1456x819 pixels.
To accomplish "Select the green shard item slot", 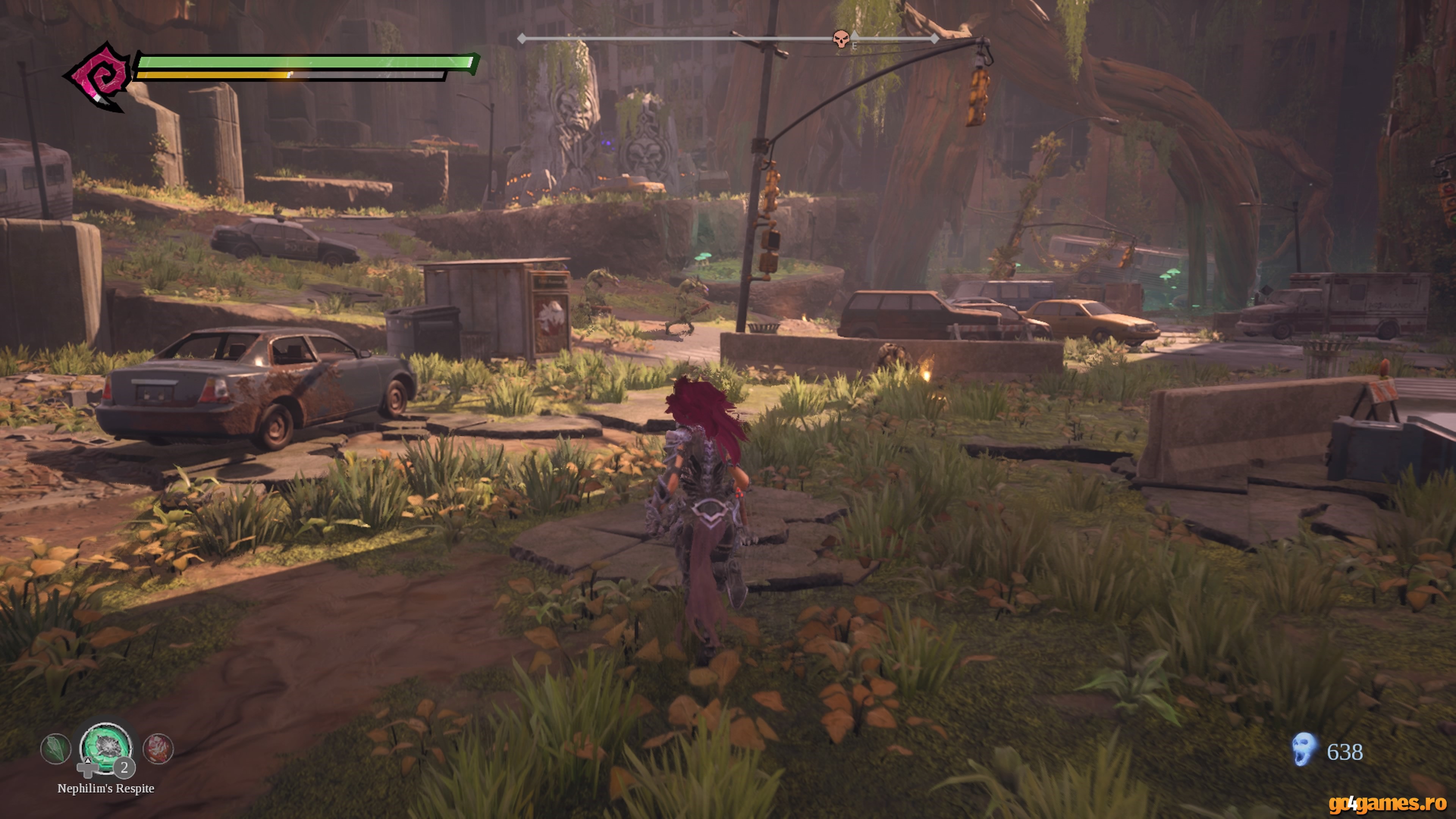I will click(x=55, y=748).
